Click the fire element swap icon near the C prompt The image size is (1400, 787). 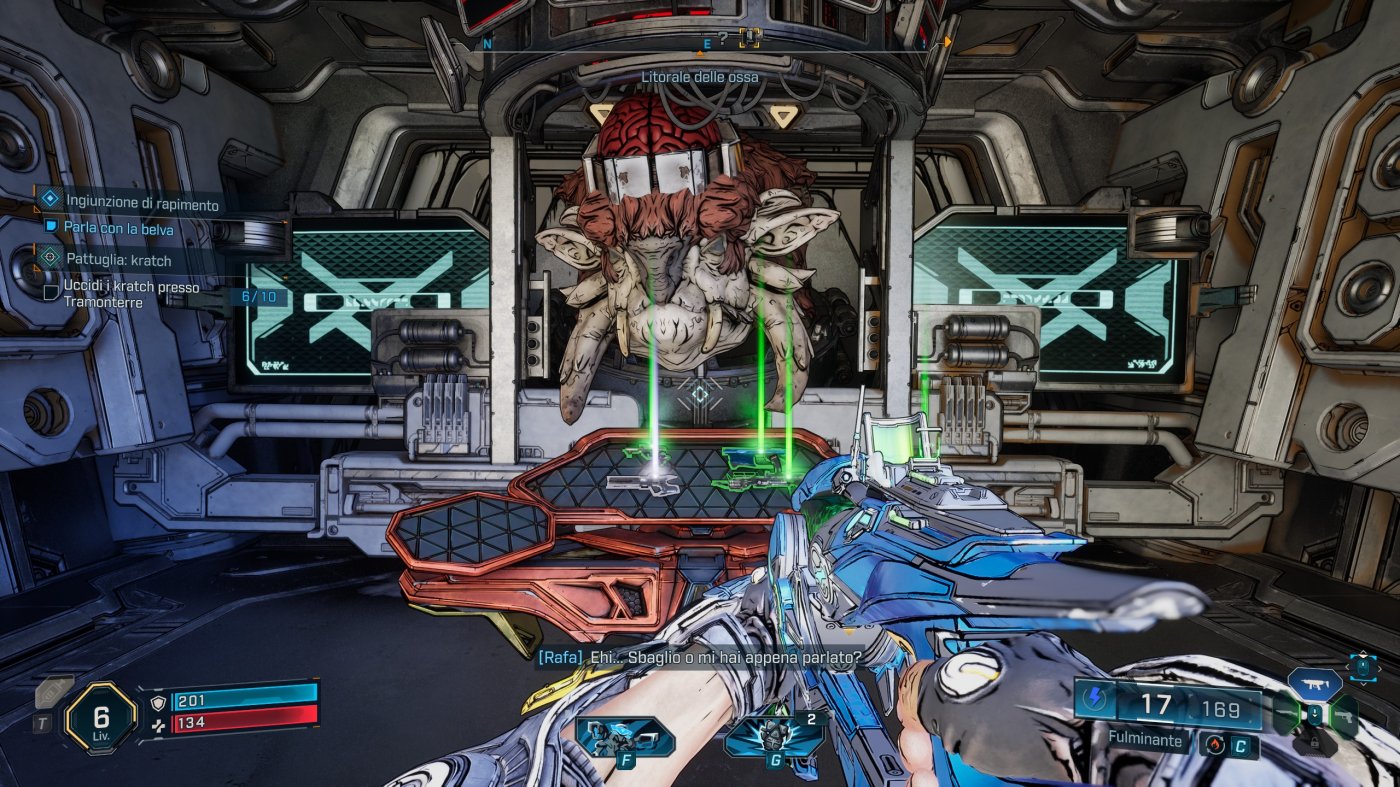pyautogui.click(x=1215, y=744)
